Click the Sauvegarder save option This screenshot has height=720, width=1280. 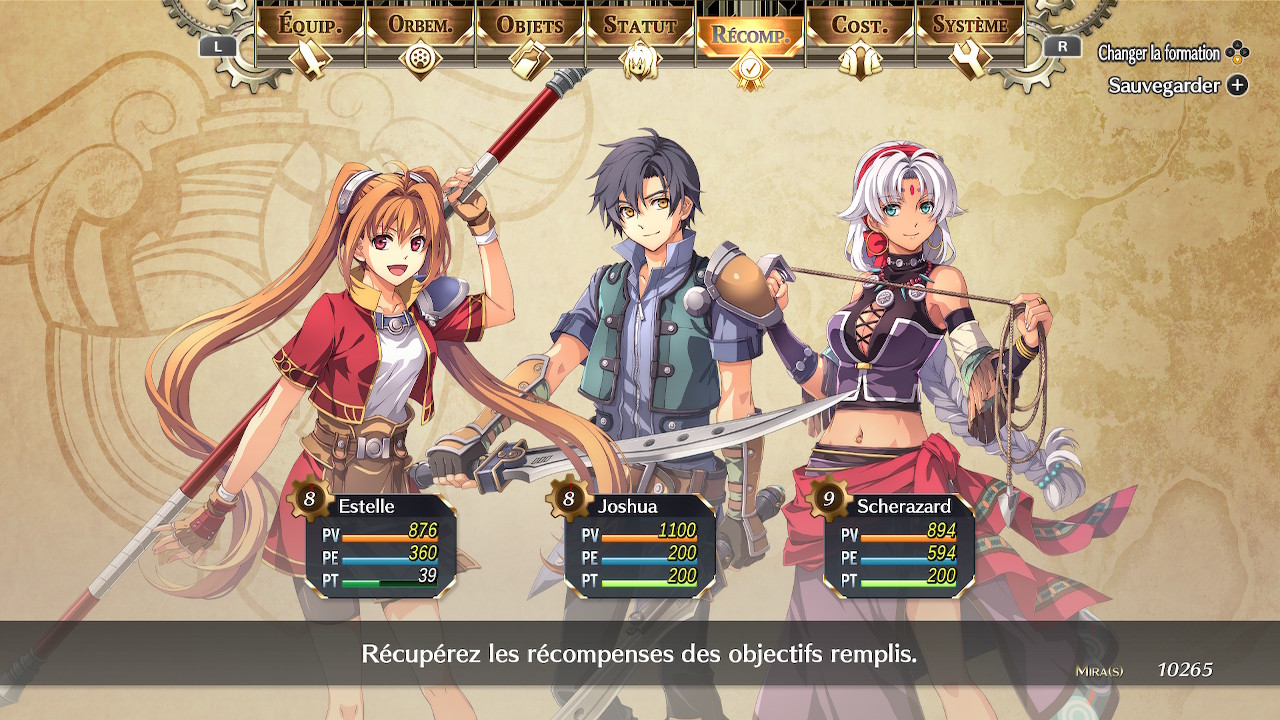[1177, 86]
